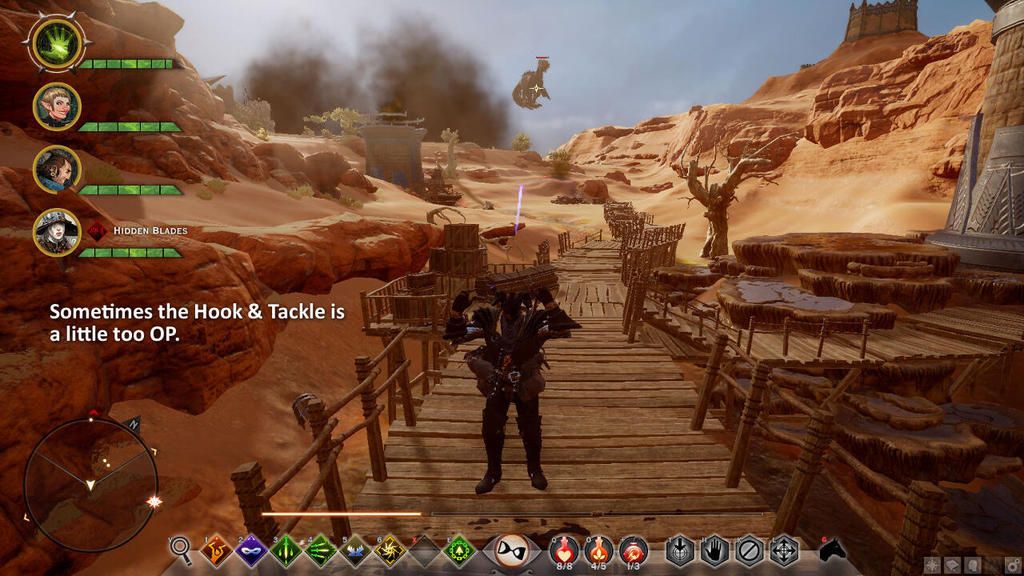Use the orange potion showing 4/5
1024x576 pixels.
tap(599, 550)
